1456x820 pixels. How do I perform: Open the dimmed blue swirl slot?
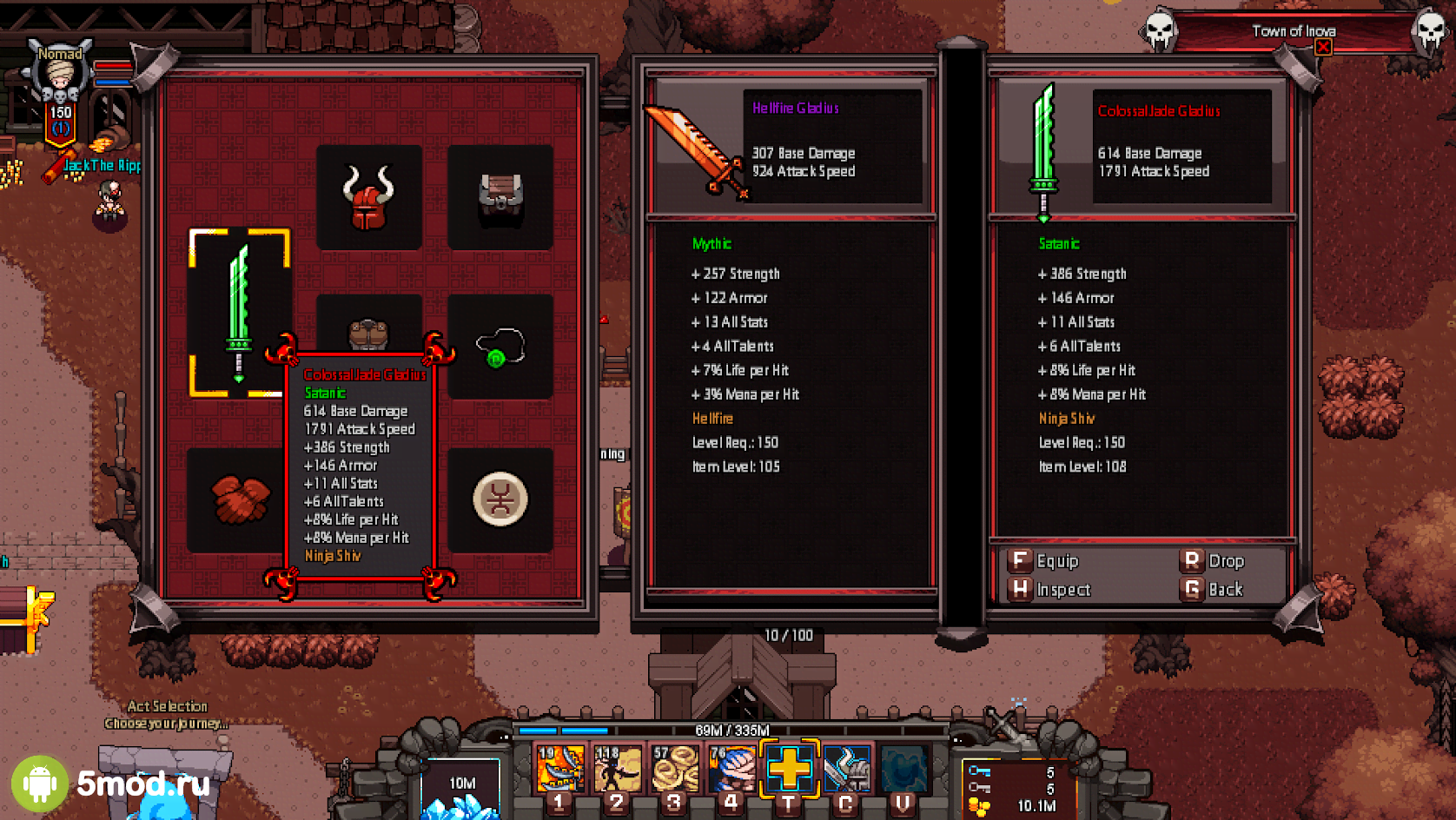pos(903,770)
